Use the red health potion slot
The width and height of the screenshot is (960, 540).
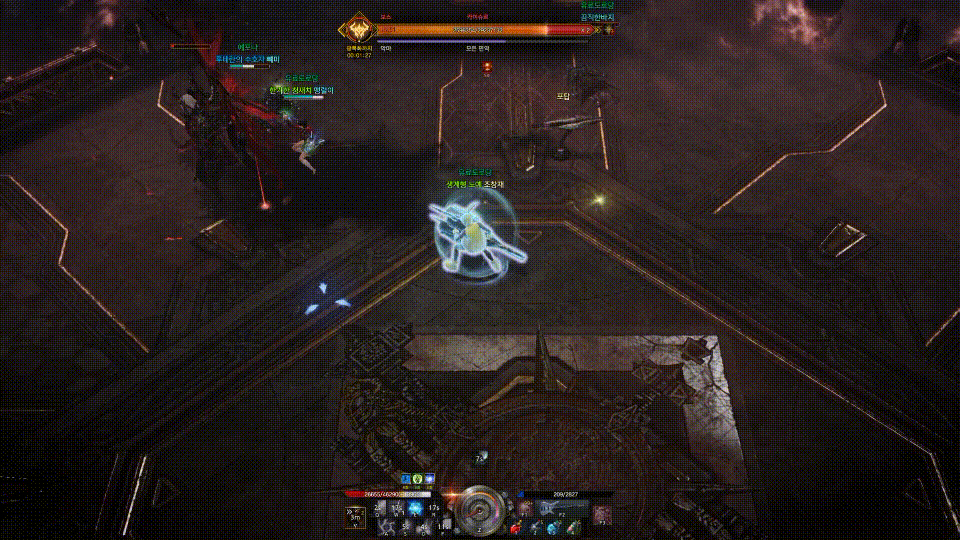pos(514,527)
